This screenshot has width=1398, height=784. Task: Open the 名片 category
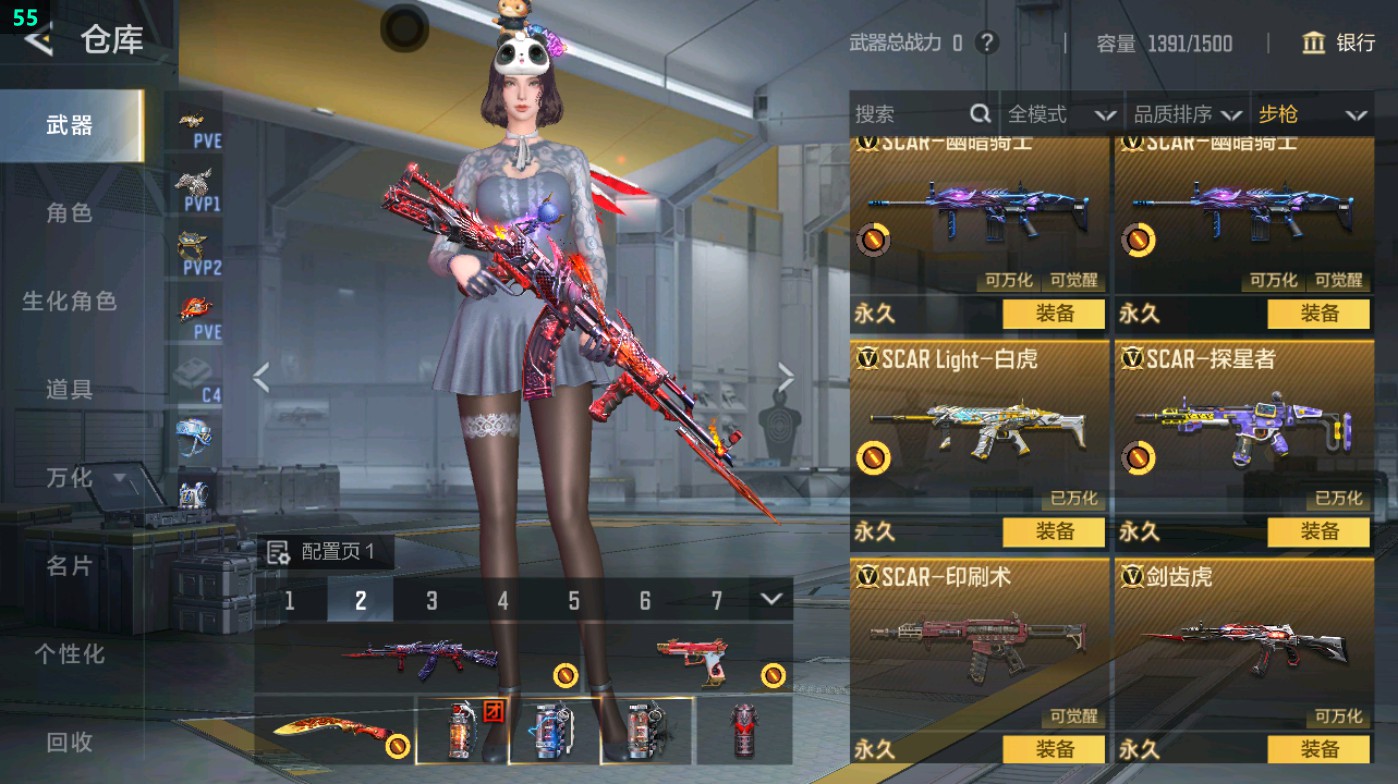click(x=69, y=566)
